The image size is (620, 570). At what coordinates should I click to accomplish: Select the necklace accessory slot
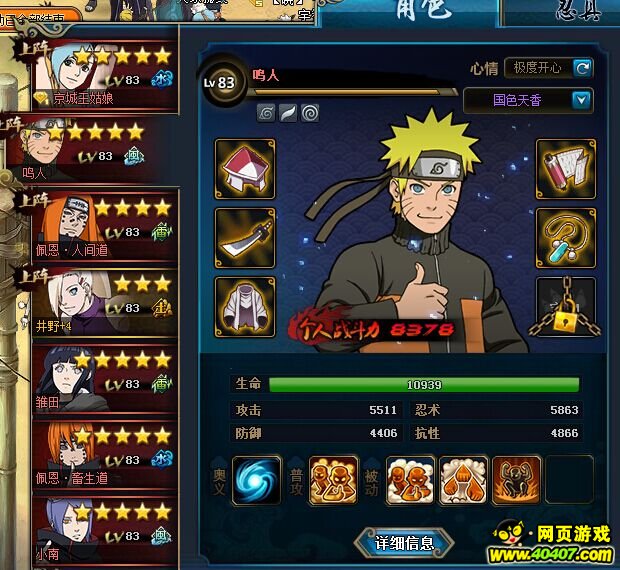566,237
